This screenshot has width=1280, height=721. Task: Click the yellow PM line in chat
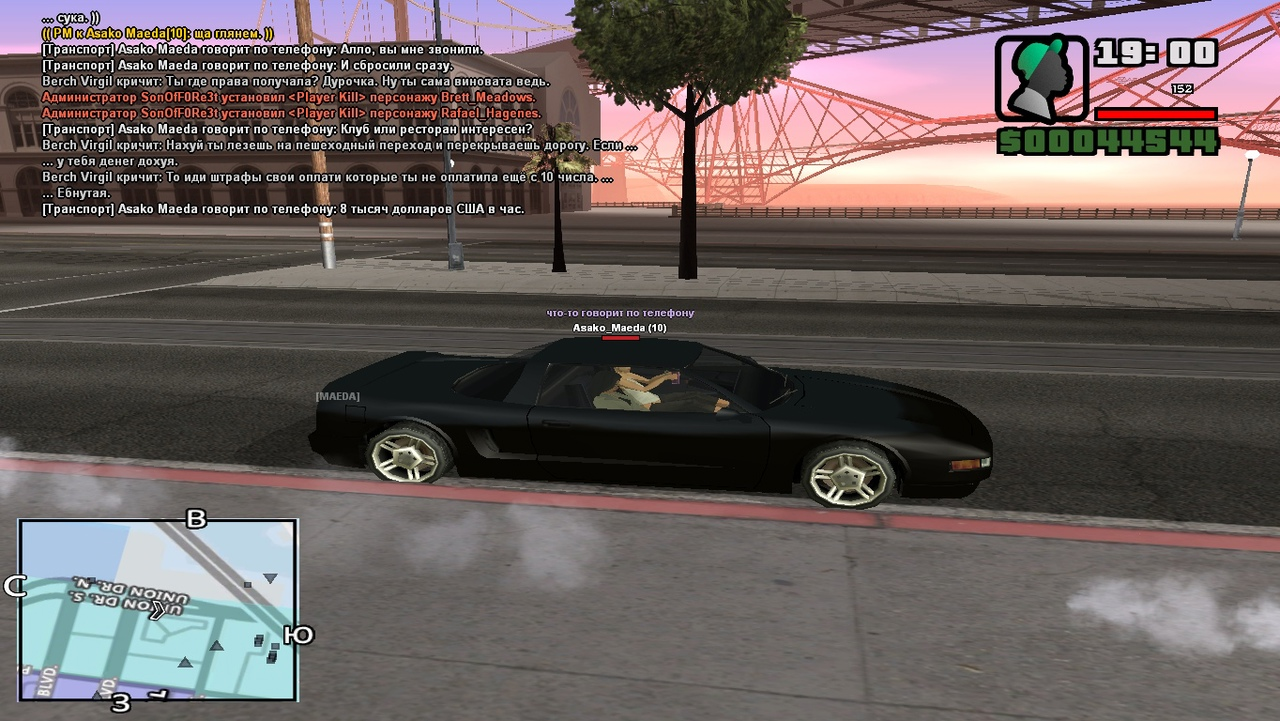click(157, 33)
